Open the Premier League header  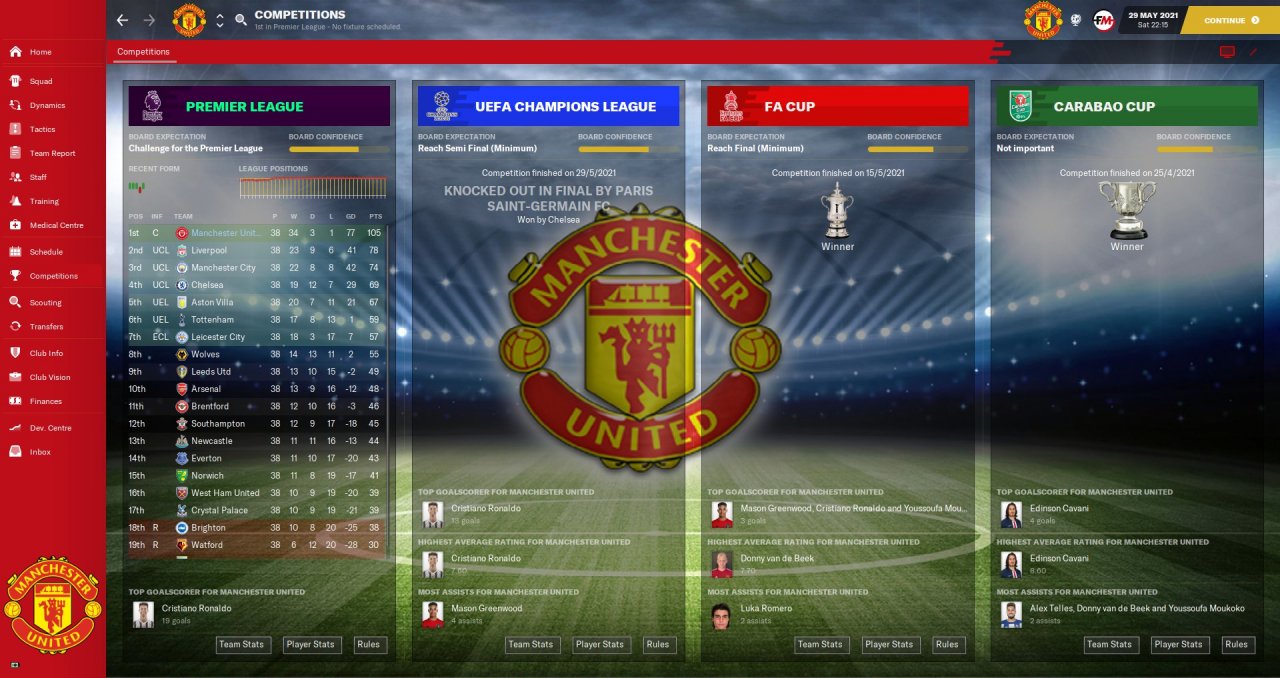click(258, 106)
